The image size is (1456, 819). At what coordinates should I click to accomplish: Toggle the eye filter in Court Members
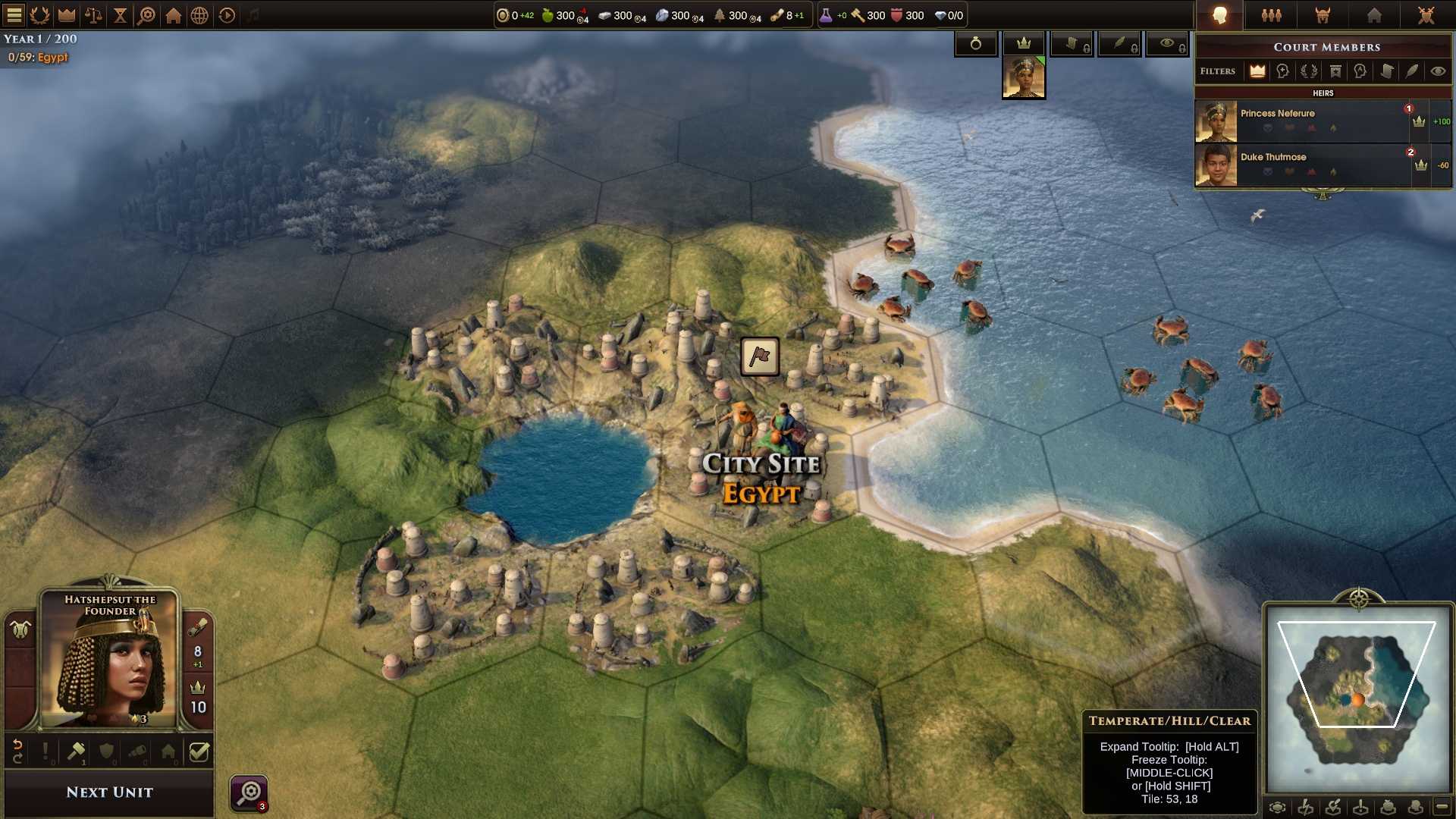pyautogui.click(x=1437, y=71)
